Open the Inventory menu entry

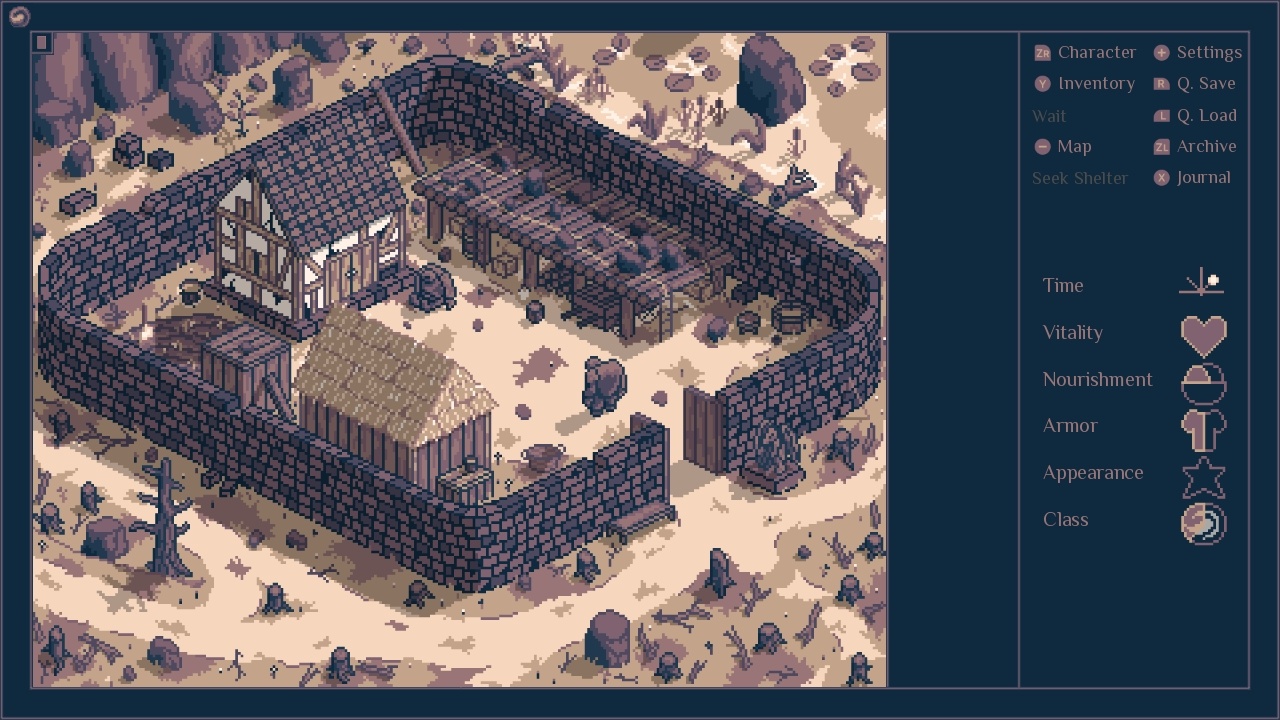(x=1098, y=83)
